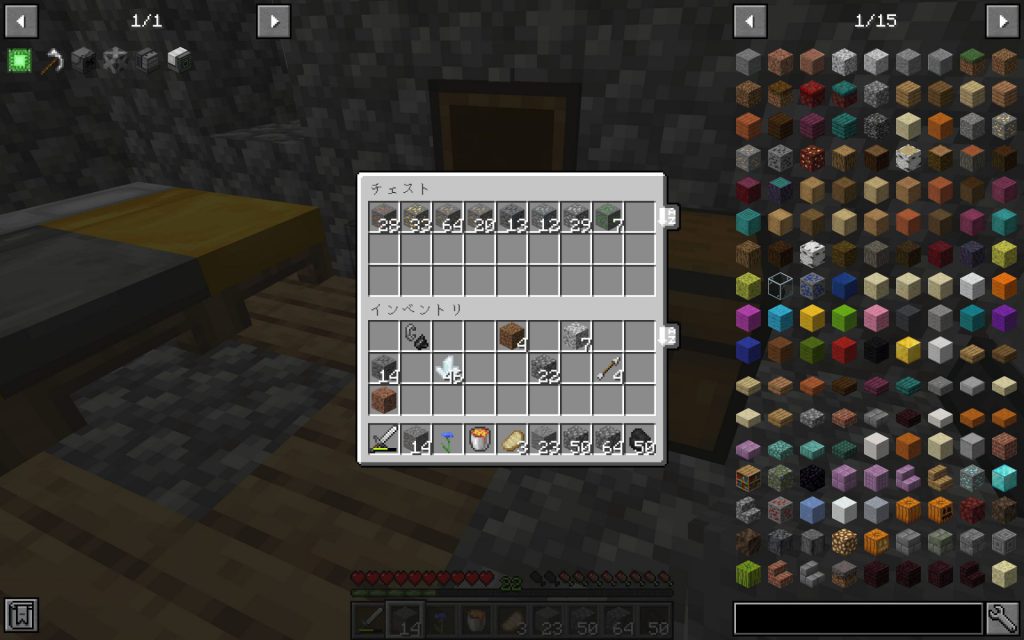Open the wrench settings button
This screenshot has width=1024, height=640.
(x=1002, y=618)
